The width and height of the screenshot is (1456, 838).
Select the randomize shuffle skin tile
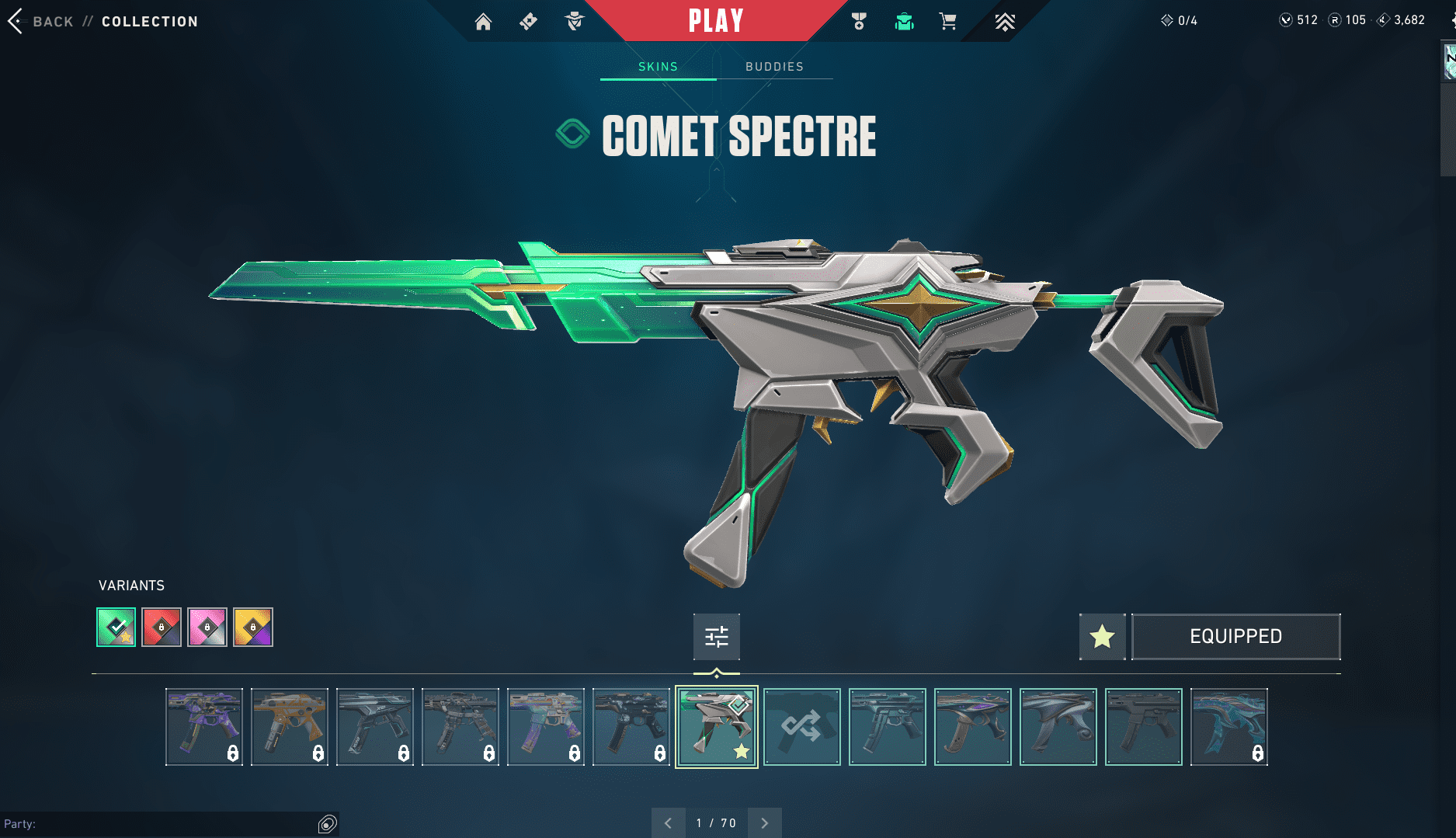tap(801, 727)
